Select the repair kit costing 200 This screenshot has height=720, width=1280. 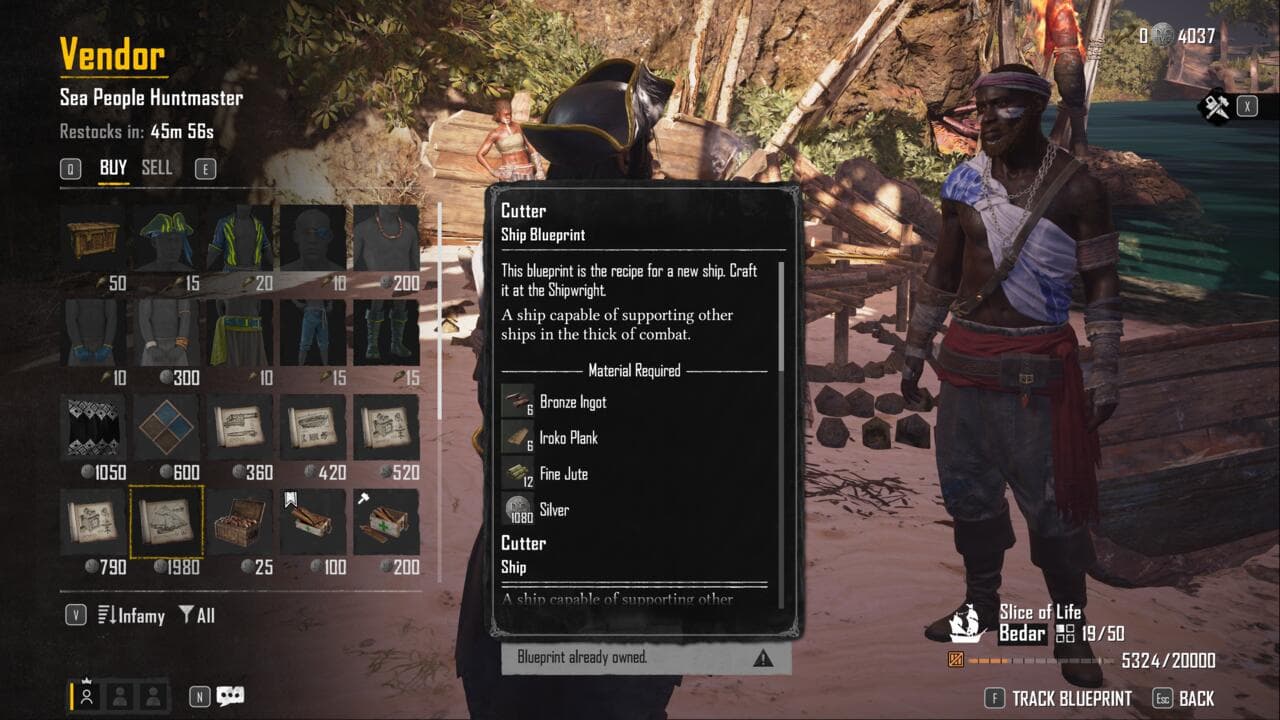coord(386,521)
